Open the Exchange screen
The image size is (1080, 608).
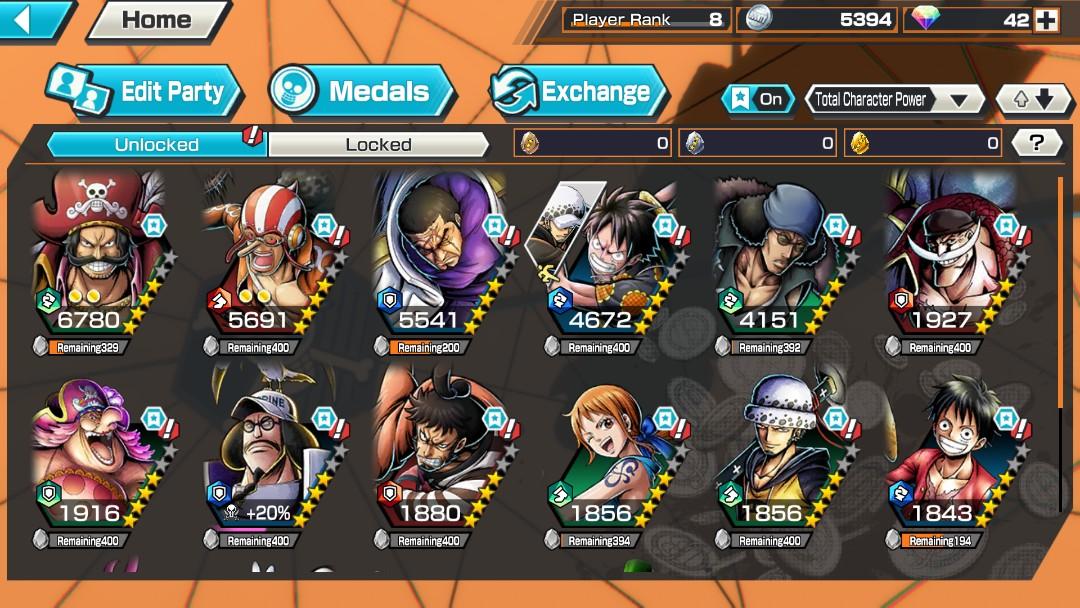579,92
